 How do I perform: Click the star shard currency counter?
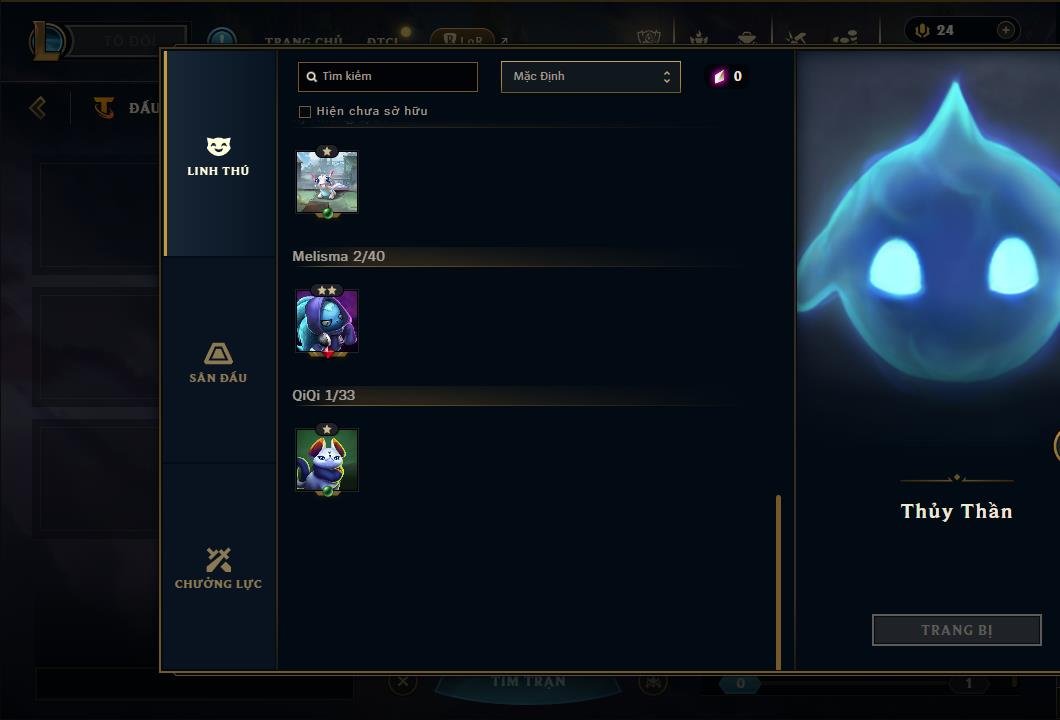pyautogui.click(x=727, y=77)
